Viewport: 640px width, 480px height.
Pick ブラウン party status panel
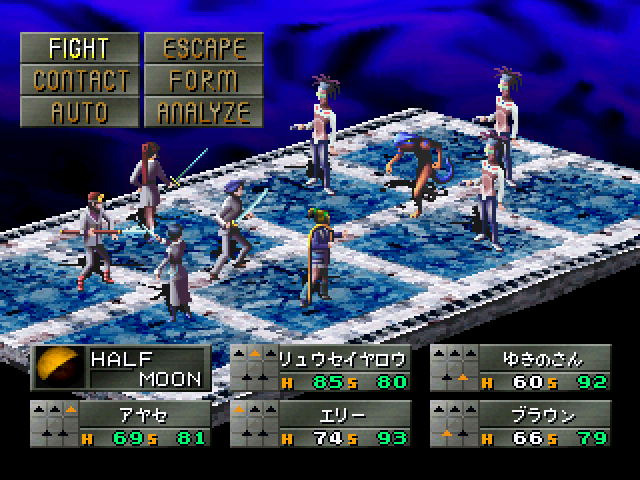click(x=520, y=423)
